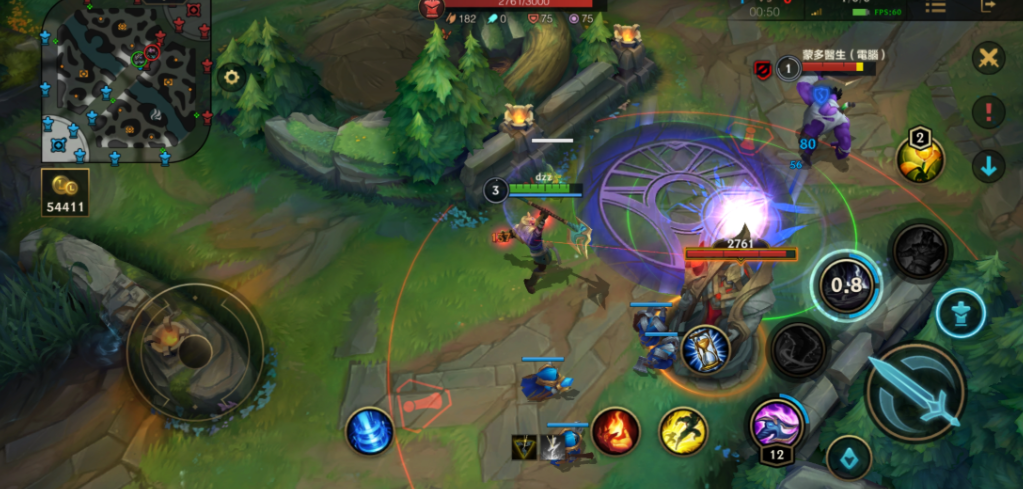
Task: Use the yellow flower item with 2 charges
Action: coord(920,158)
